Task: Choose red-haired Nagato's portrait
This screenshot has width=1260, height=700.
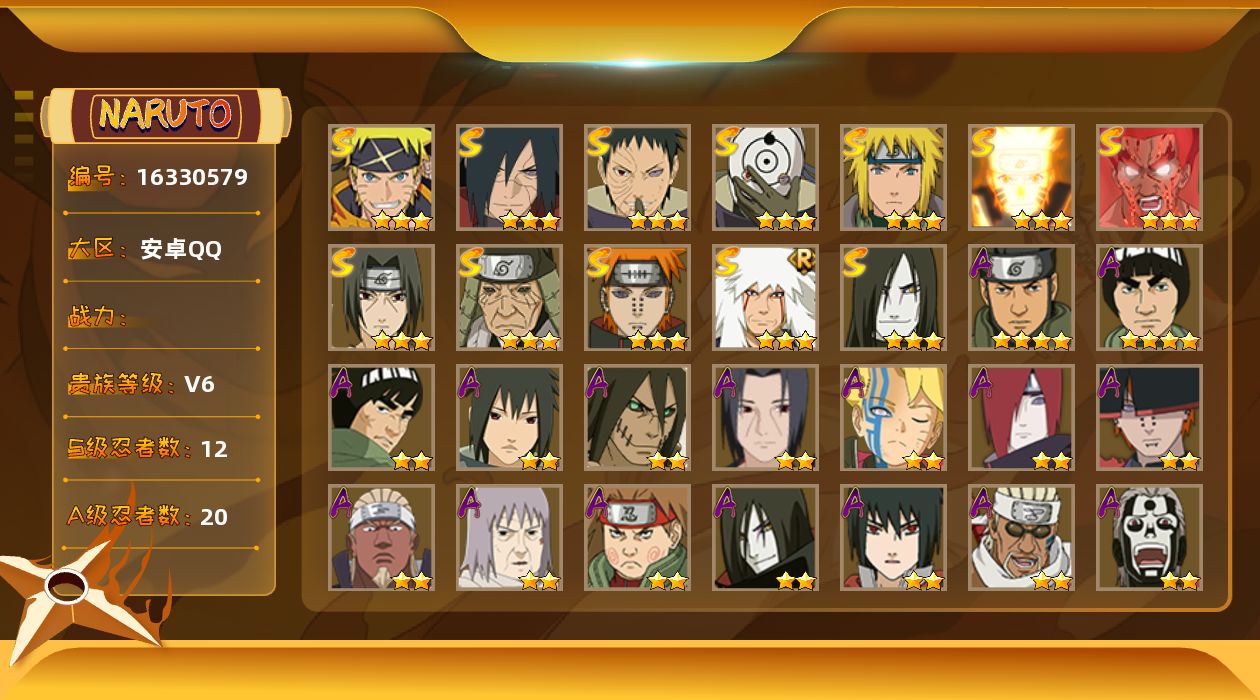Action: click(x=1021, y=417)
